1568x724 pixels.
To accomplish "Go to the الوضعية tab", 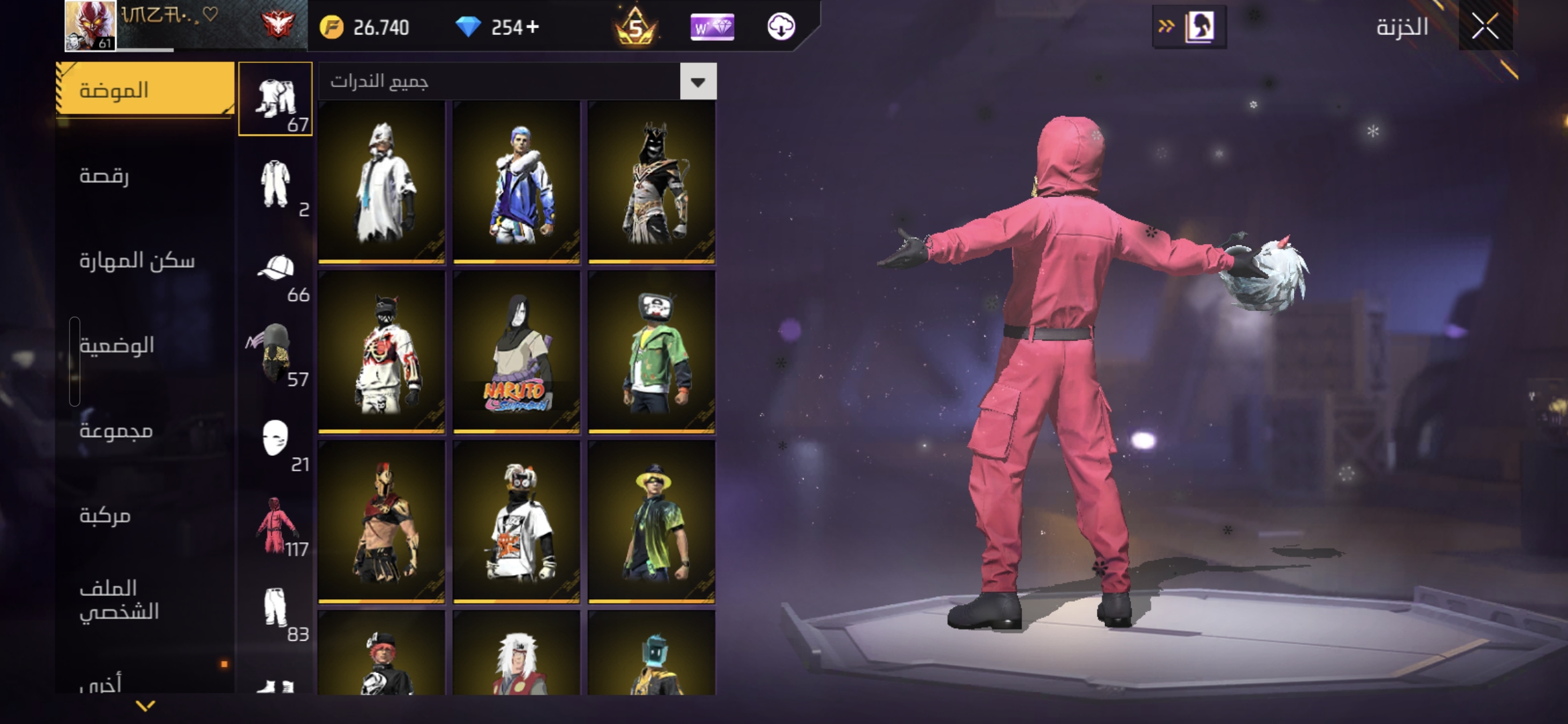I will tap(117, 345).
